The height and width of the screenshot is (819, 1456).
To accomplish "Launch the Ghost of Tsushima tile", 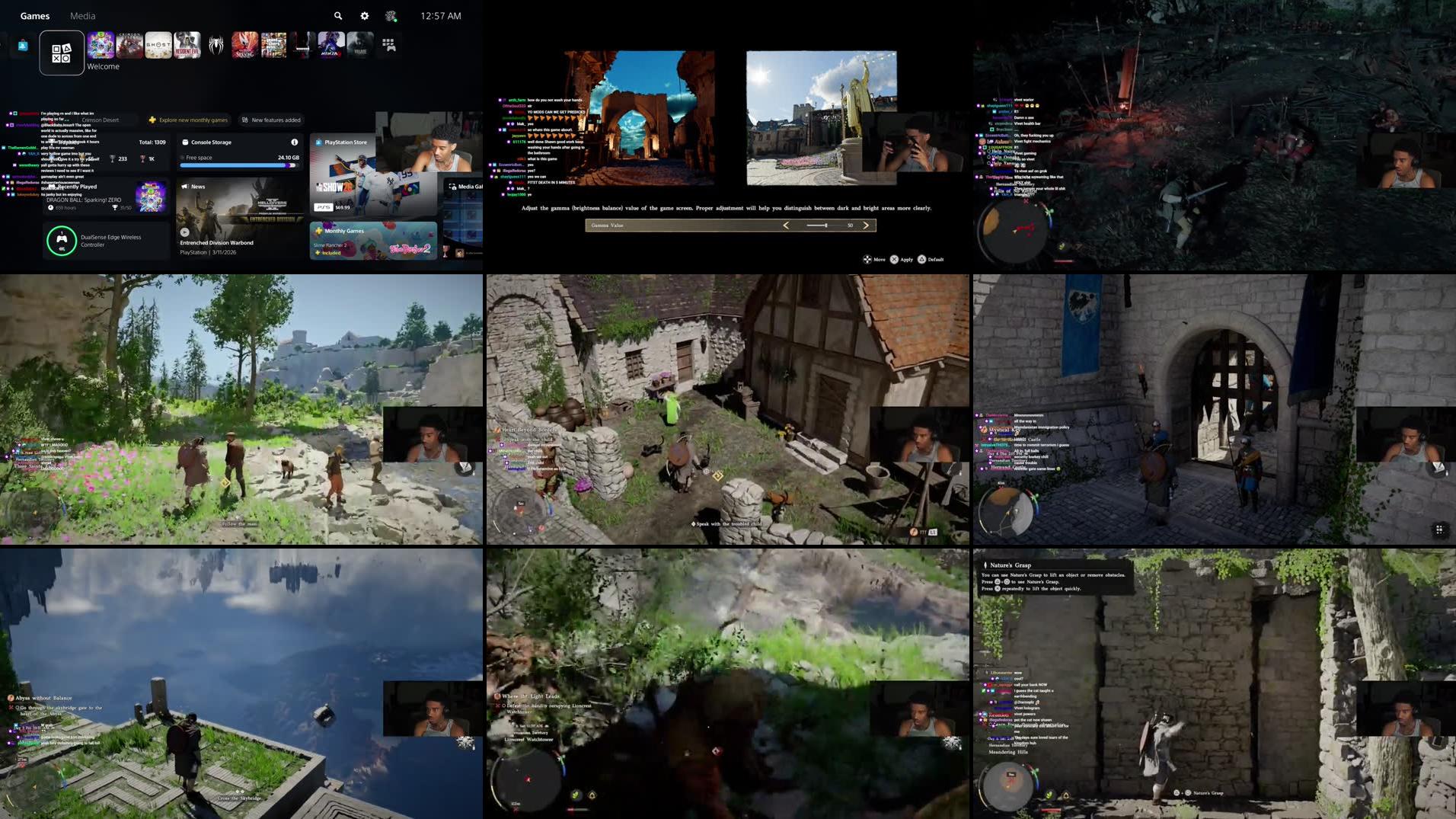I will (158, 46).
